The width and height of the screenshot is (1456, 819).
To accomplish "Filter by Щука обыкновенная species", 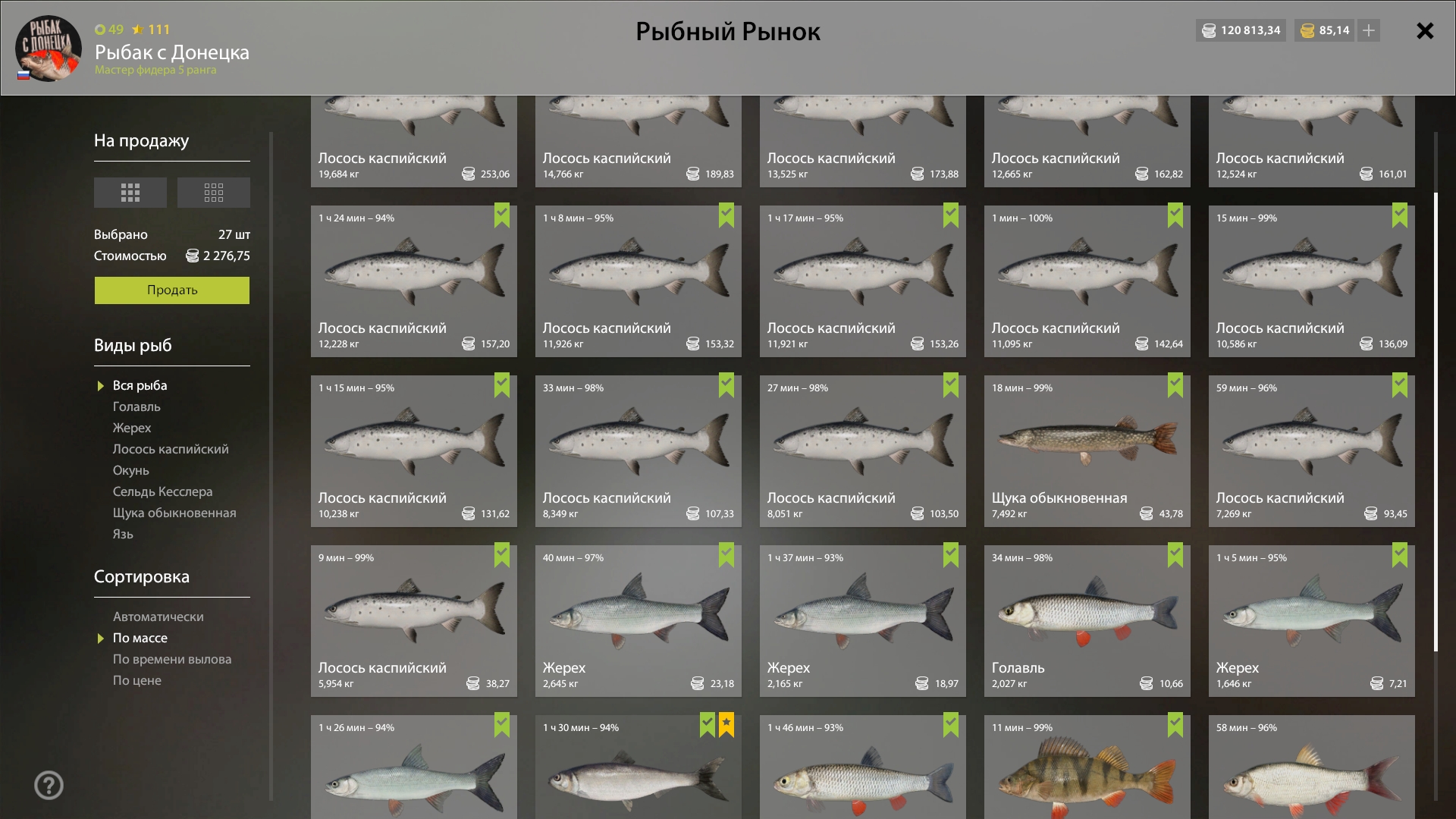I will (x=174, y=513).
